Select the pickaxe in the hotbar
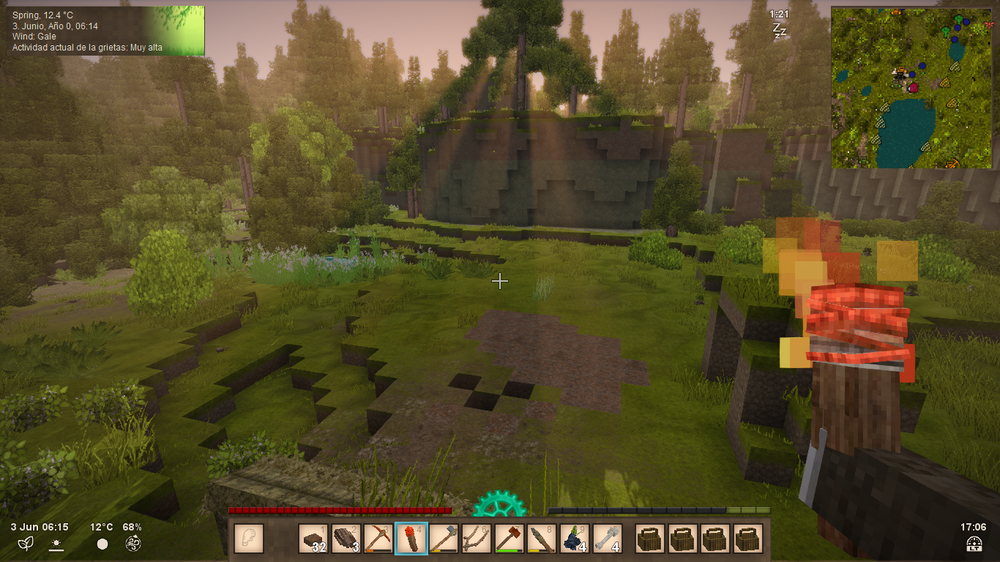 379,539
